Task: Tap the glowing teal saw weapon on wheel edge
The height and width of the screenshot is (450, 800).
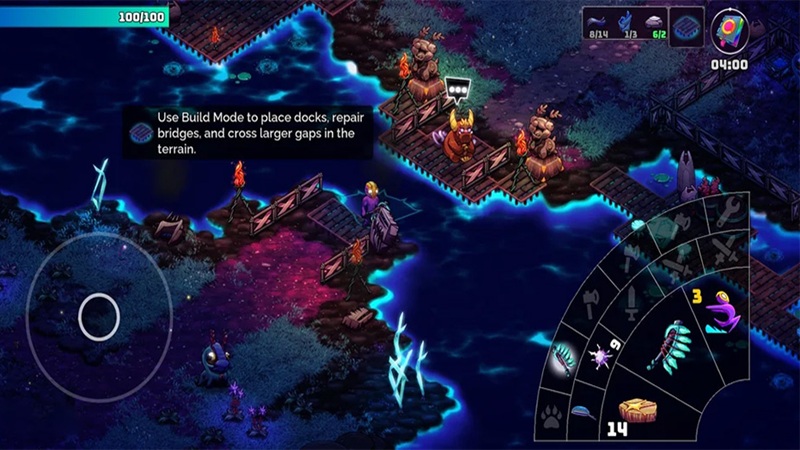Action: tap(562, 359)
